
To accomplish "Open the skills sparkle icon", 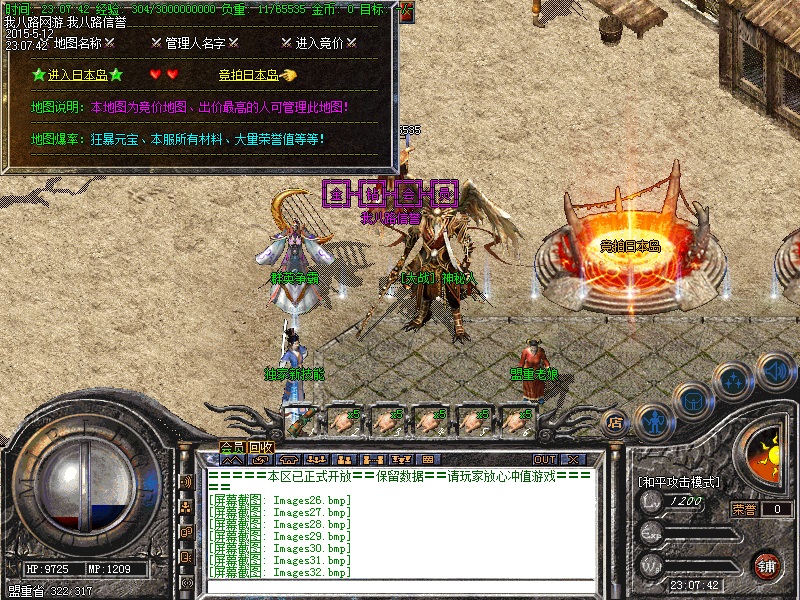I will 735,380.
